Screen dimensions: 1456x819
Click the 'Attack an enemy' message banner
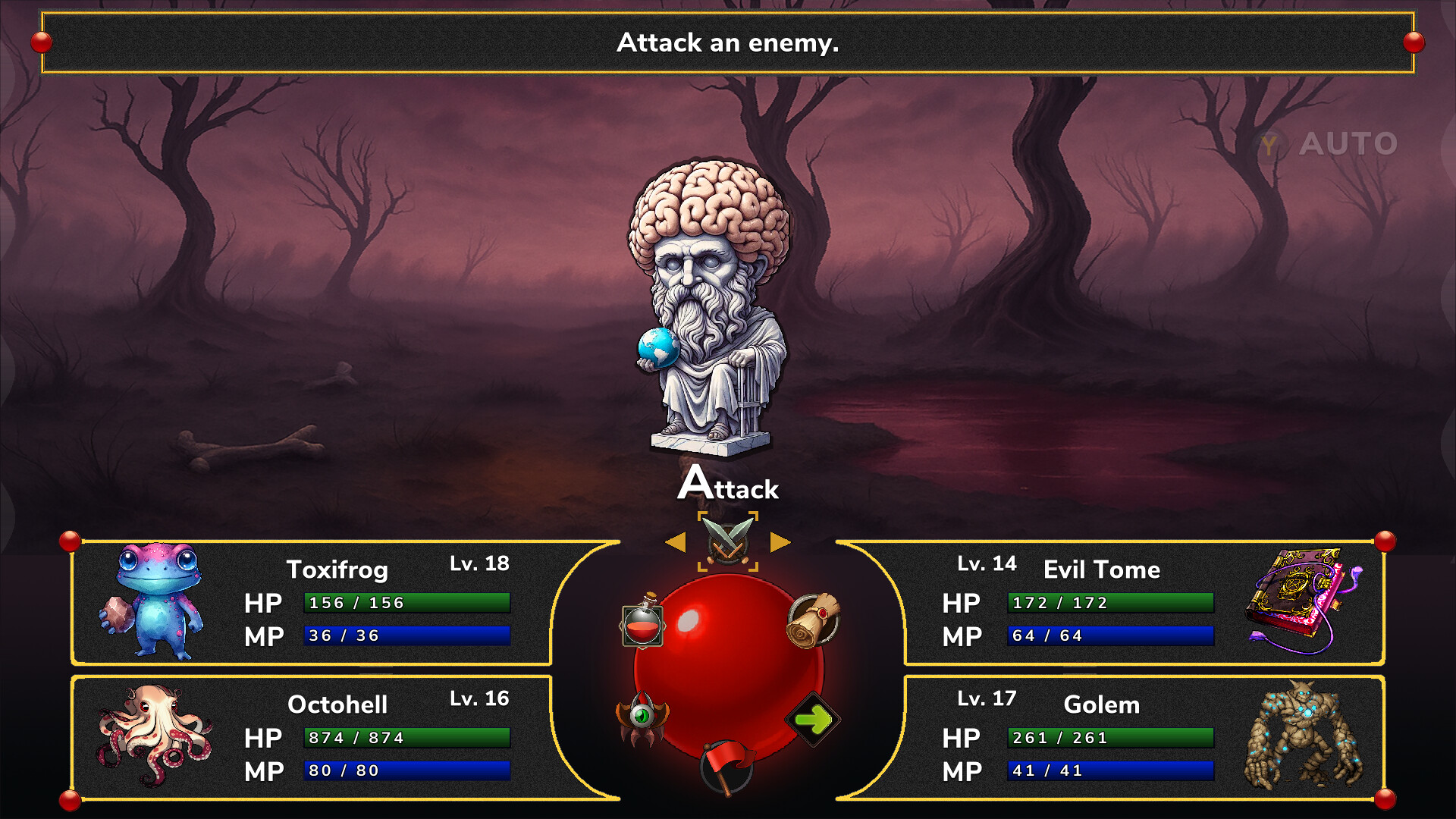[728, 43]
